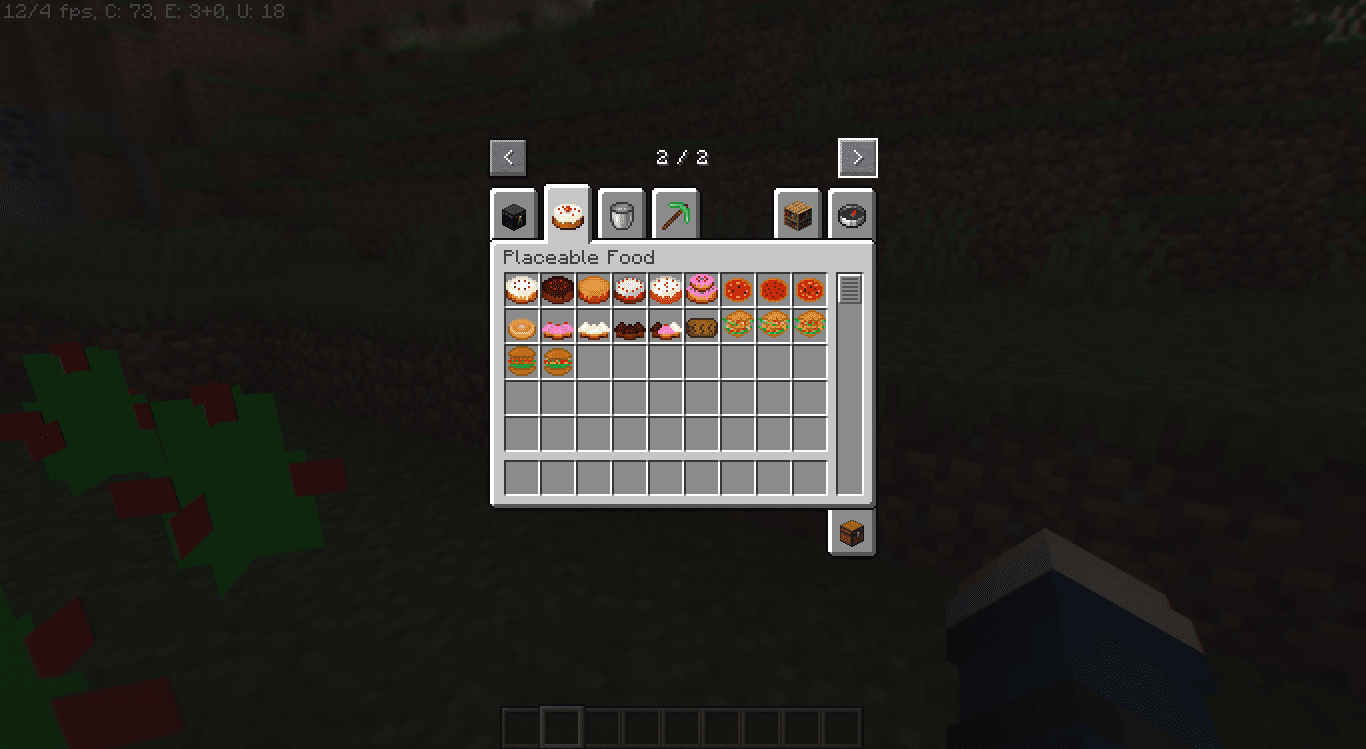Pick the burger in the third row
Viewport: 1366px width, 749px height.
pos(520,361)
